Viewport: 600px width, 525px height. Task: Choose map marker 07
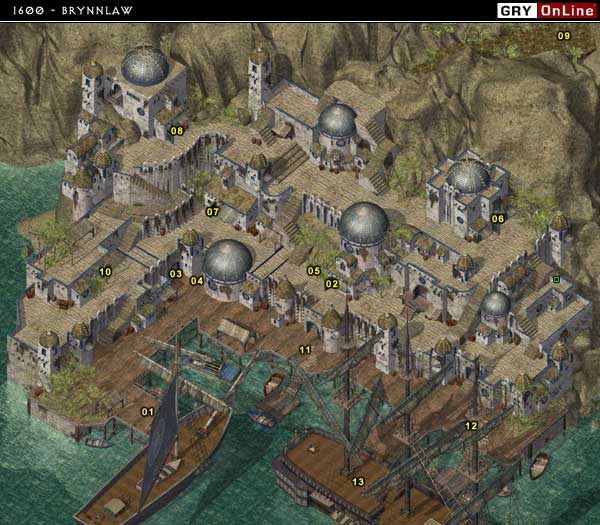coord(213,212)
